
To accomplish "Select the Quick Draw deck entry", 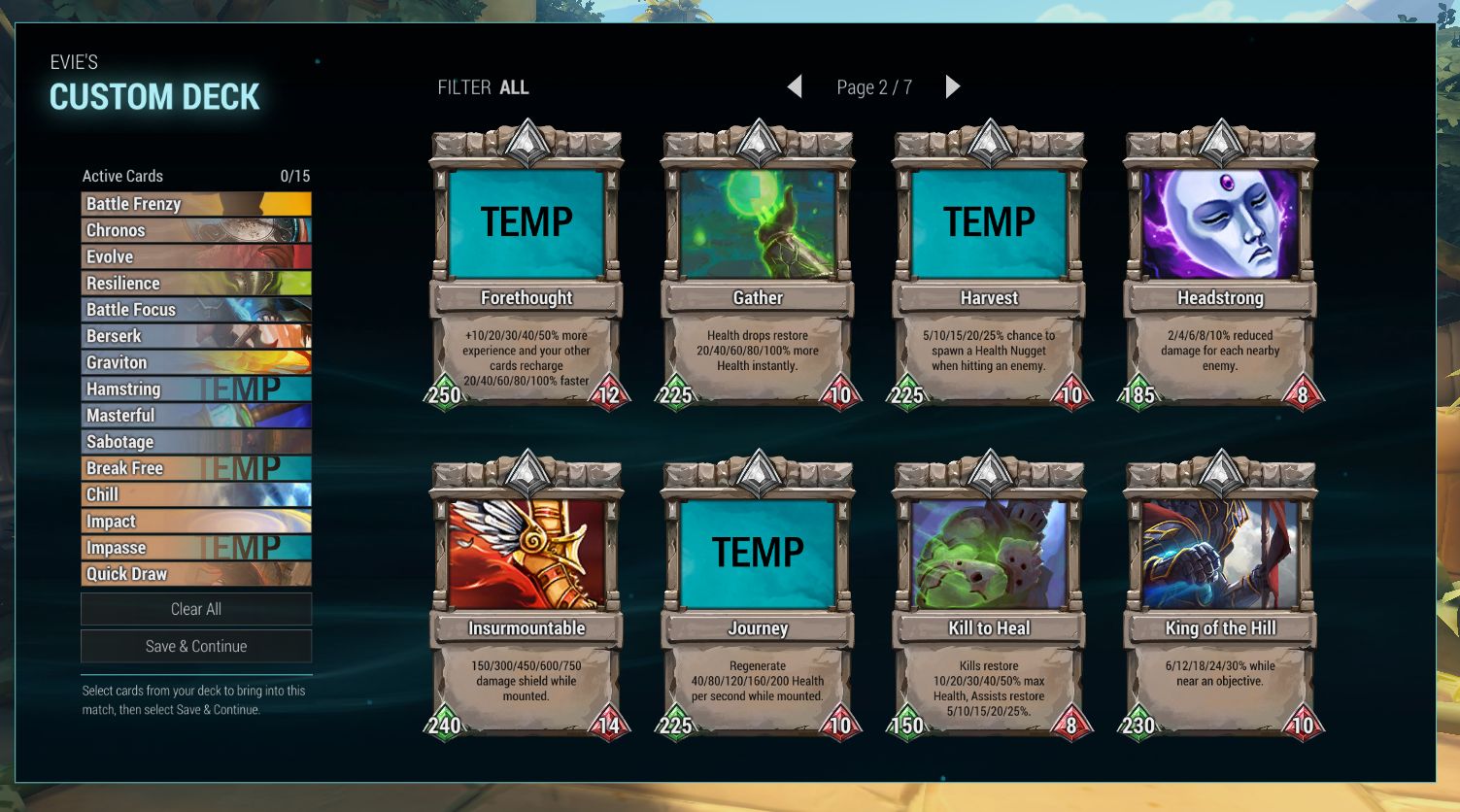I will pyautogui.click(x=196, y=574).
